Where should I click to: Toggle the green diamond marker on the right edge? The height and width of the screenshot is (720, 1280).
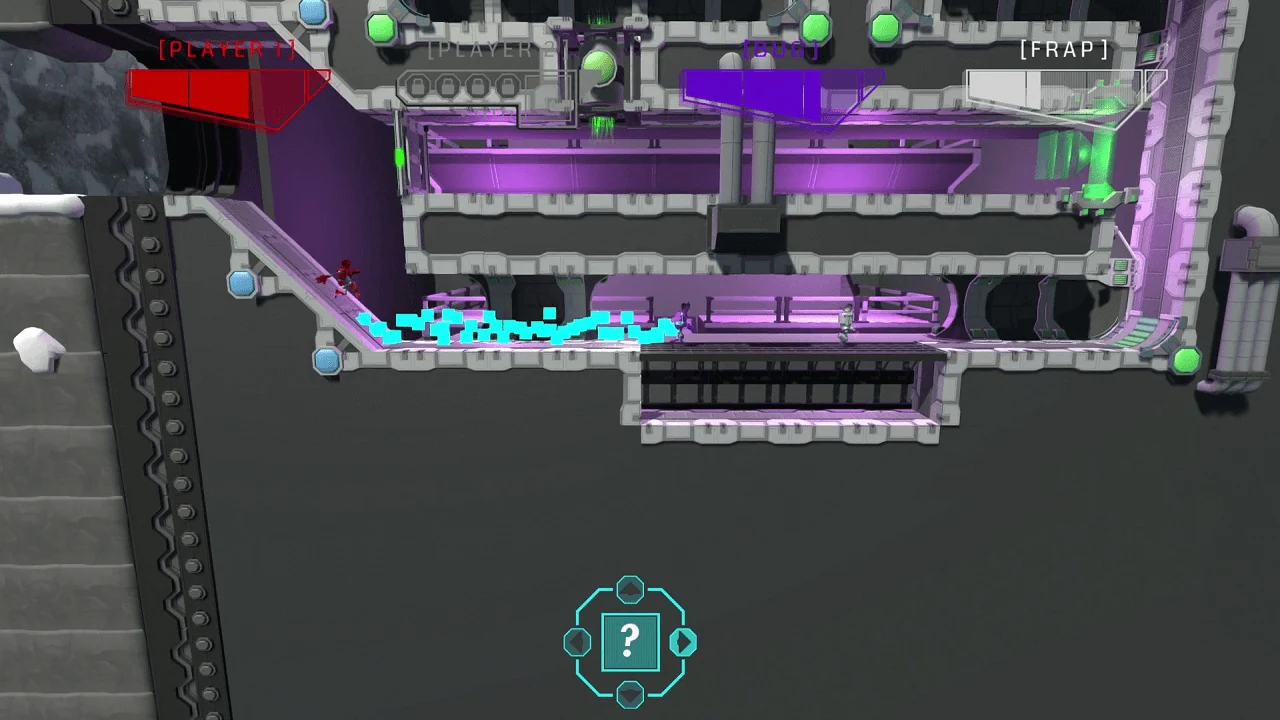coord(1186,362)
